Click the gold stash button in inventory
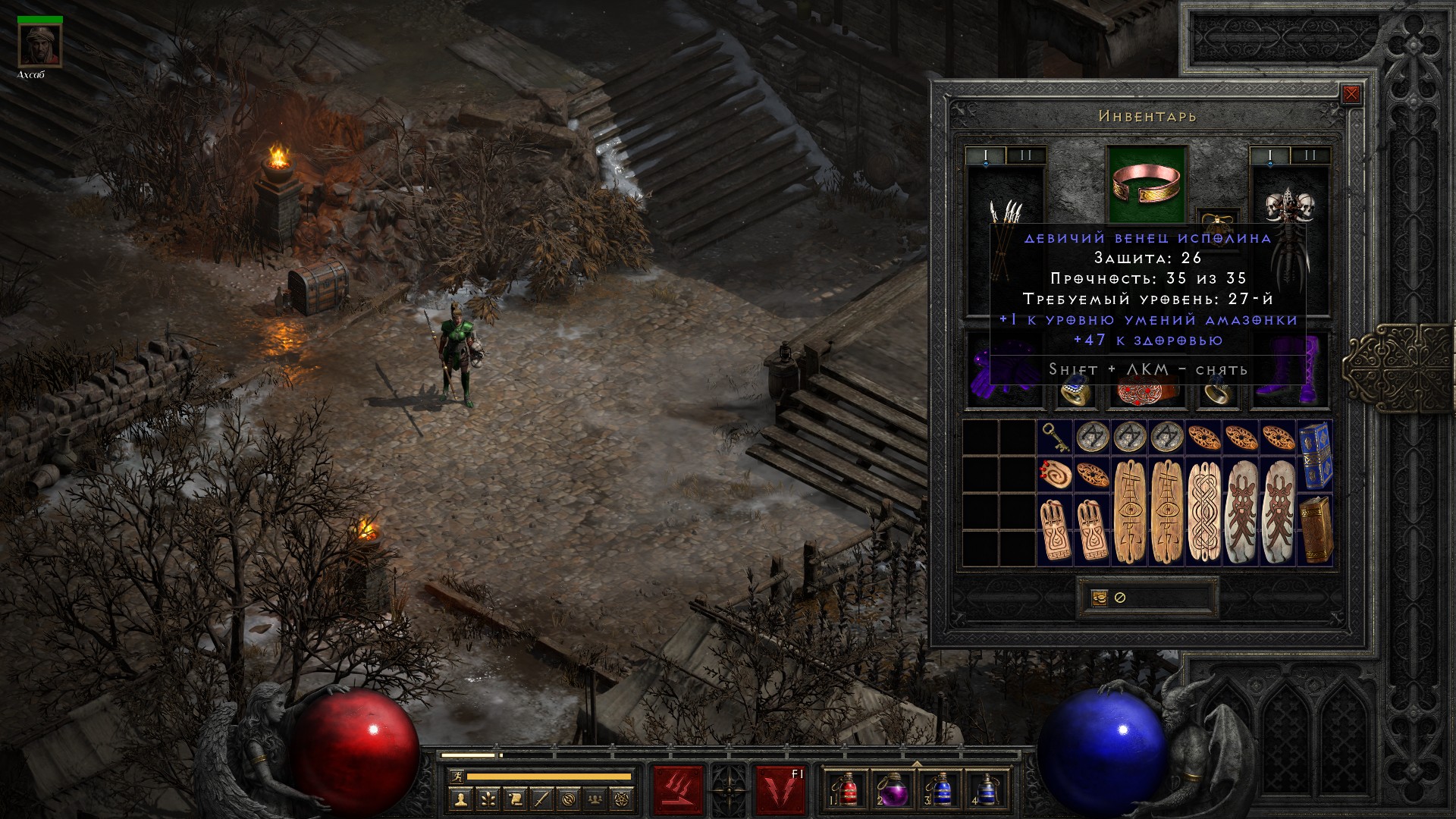The height and width of the screenshot is (819, 1456). [1100, 598]
